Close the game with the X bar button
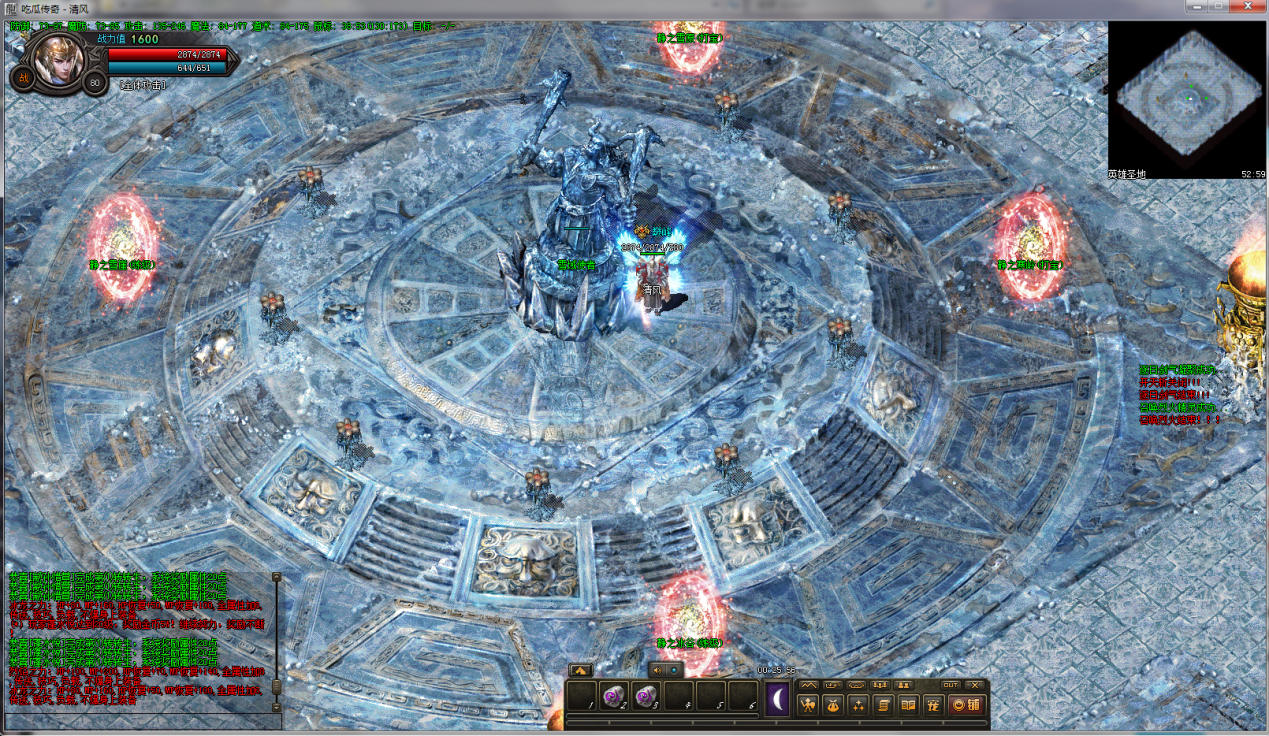The image size is (1269, 736). pos(975,685)
